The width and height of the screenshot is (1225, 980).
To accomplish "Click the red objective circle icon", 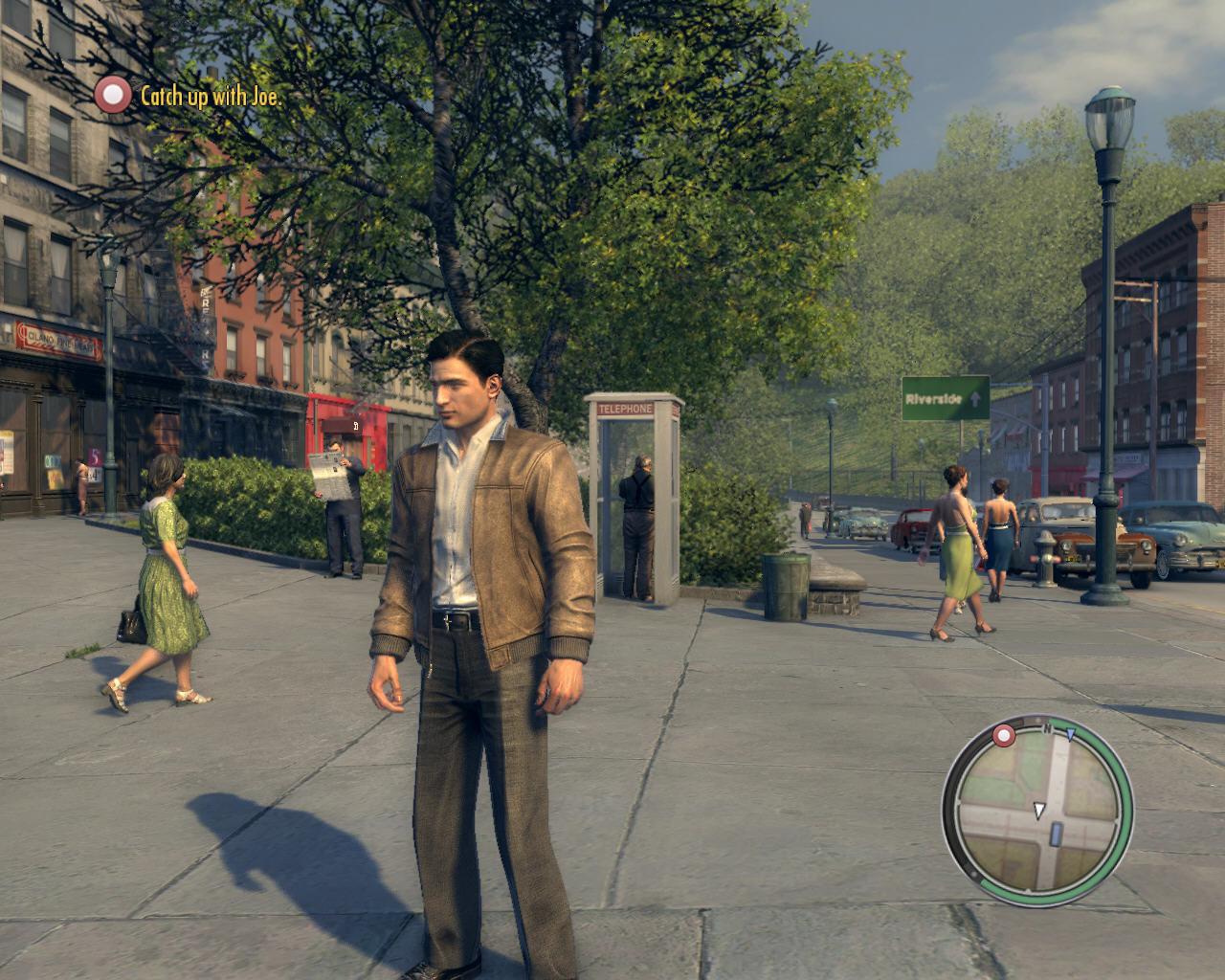I will (114, 95).
